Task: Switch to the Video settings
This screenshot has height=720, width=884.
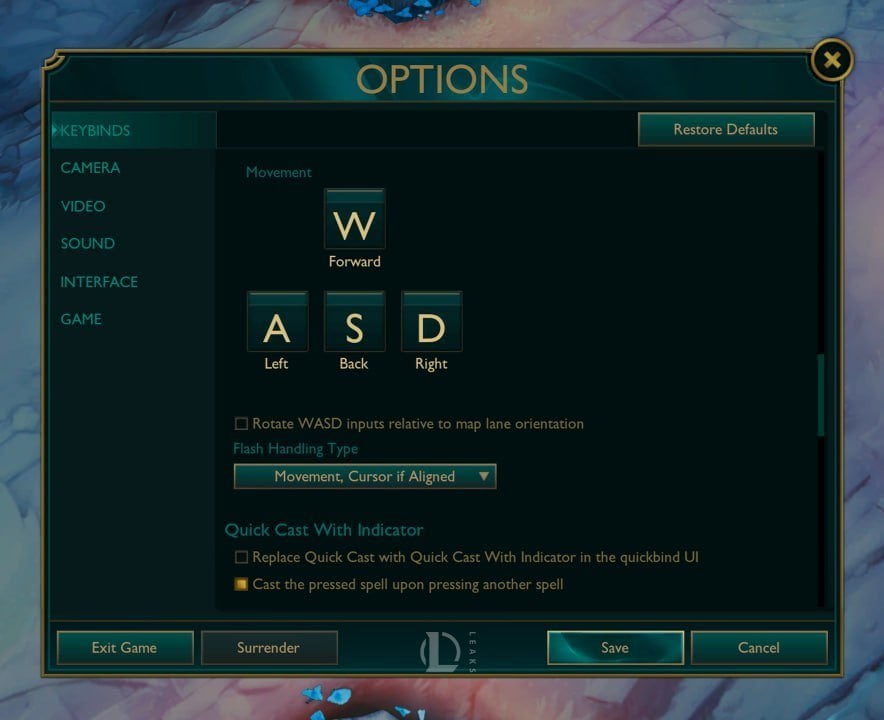Action: [83, 206]
